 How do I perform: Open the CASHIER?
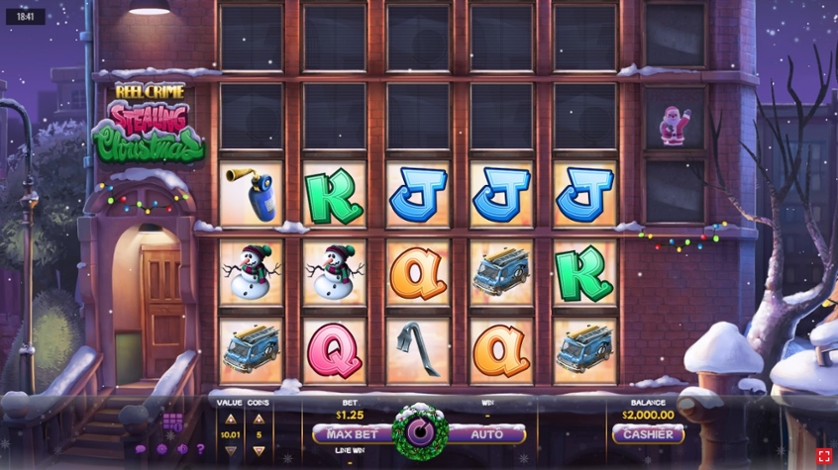point(648,434)
